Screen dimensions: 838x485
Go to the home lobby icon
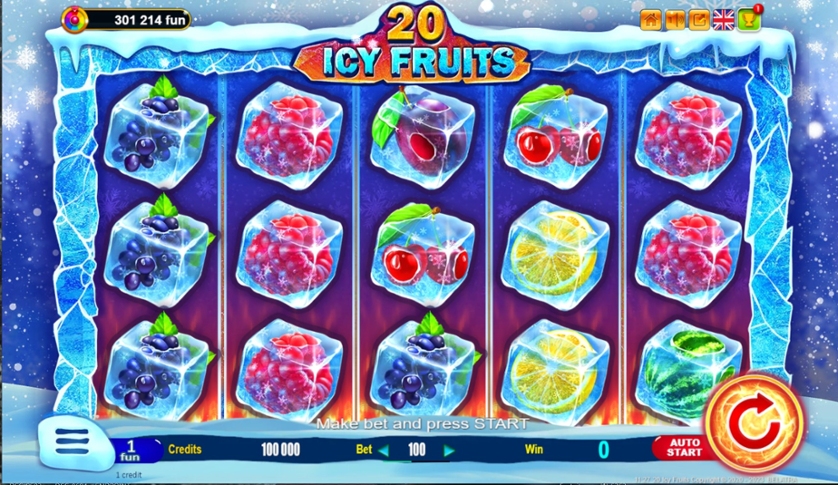[650, 19]
